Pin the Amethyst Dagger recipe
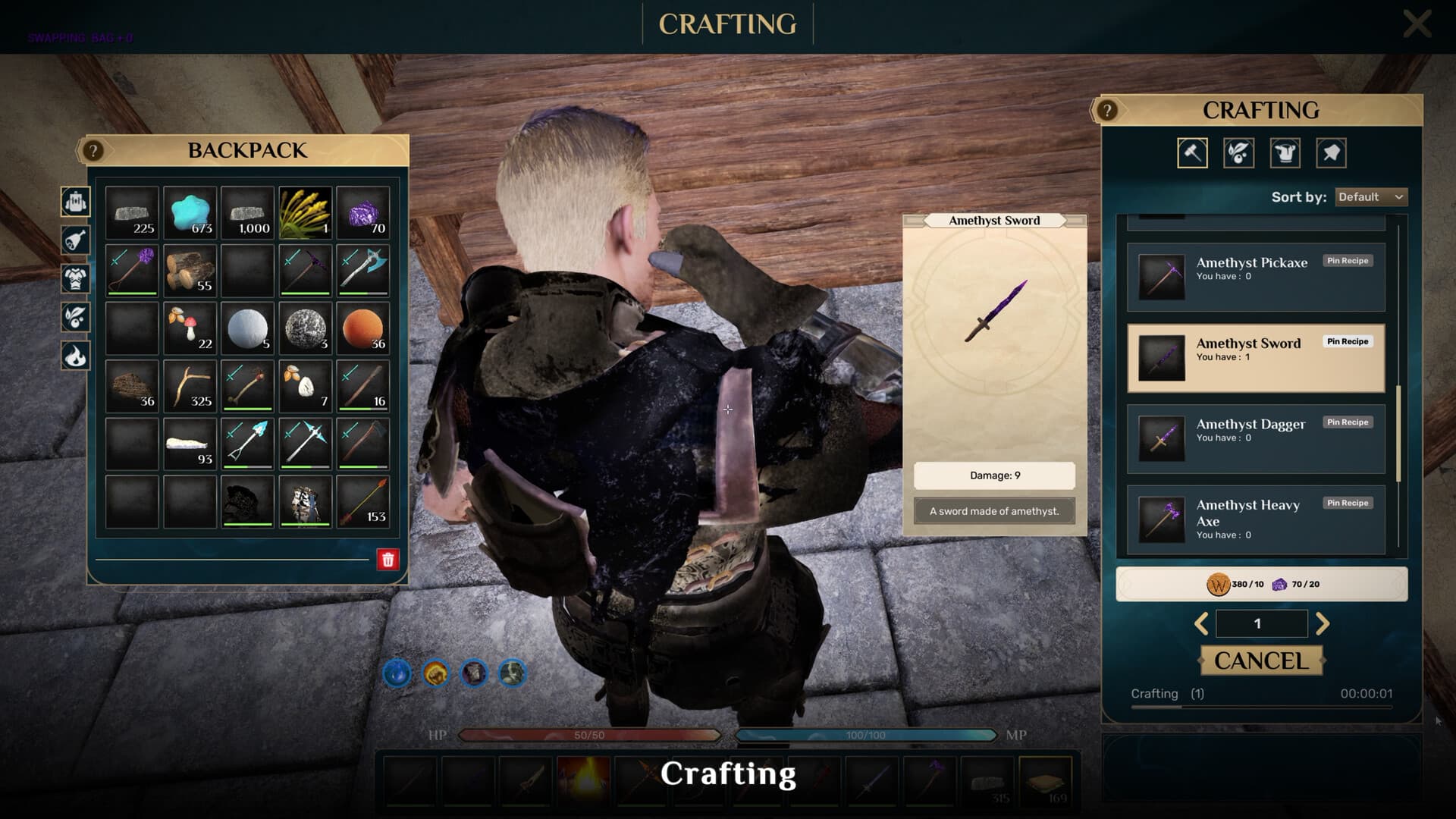 pos(1348,422)
